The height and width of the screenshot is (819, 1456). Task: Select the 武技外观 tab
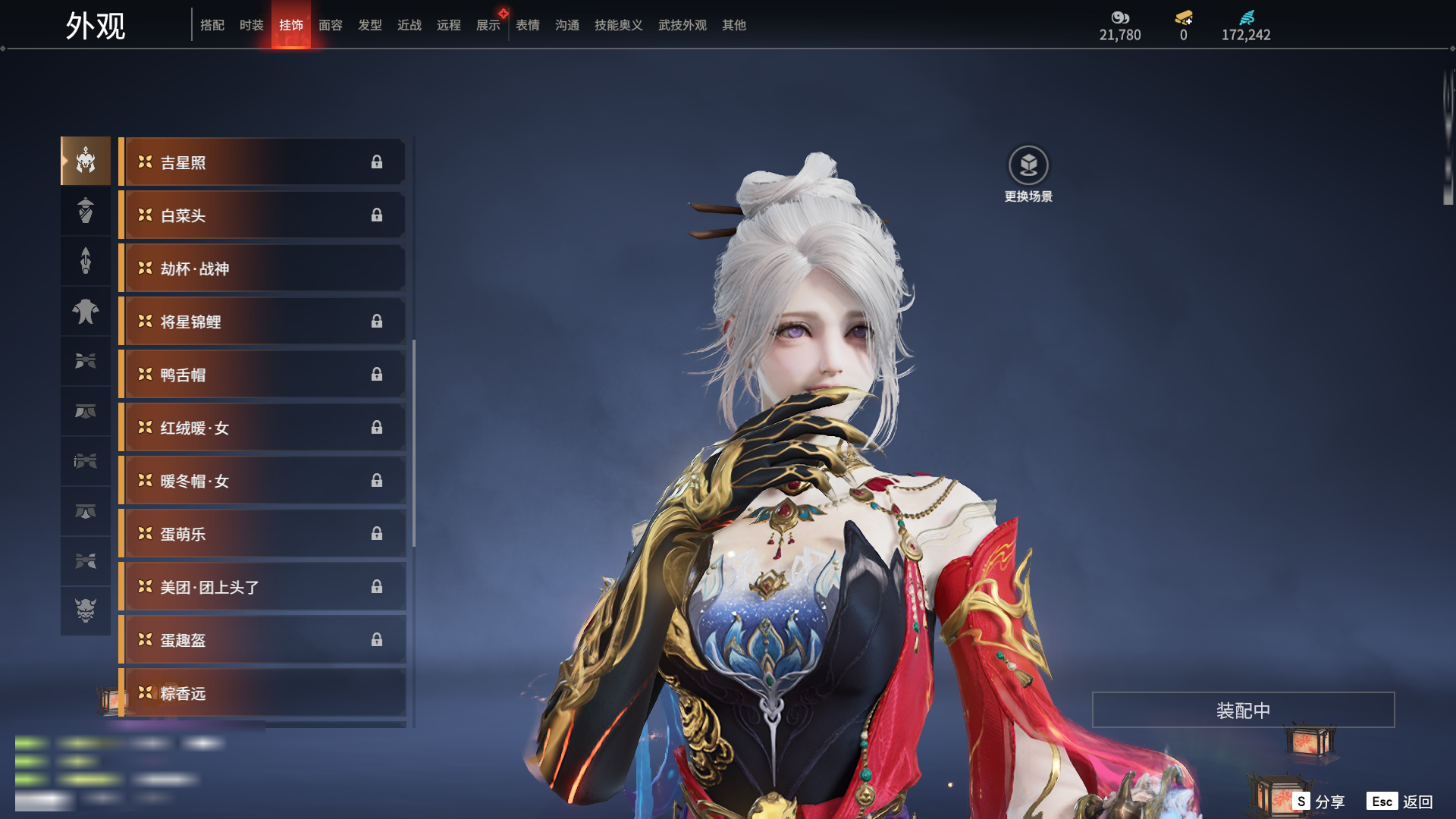682,25
